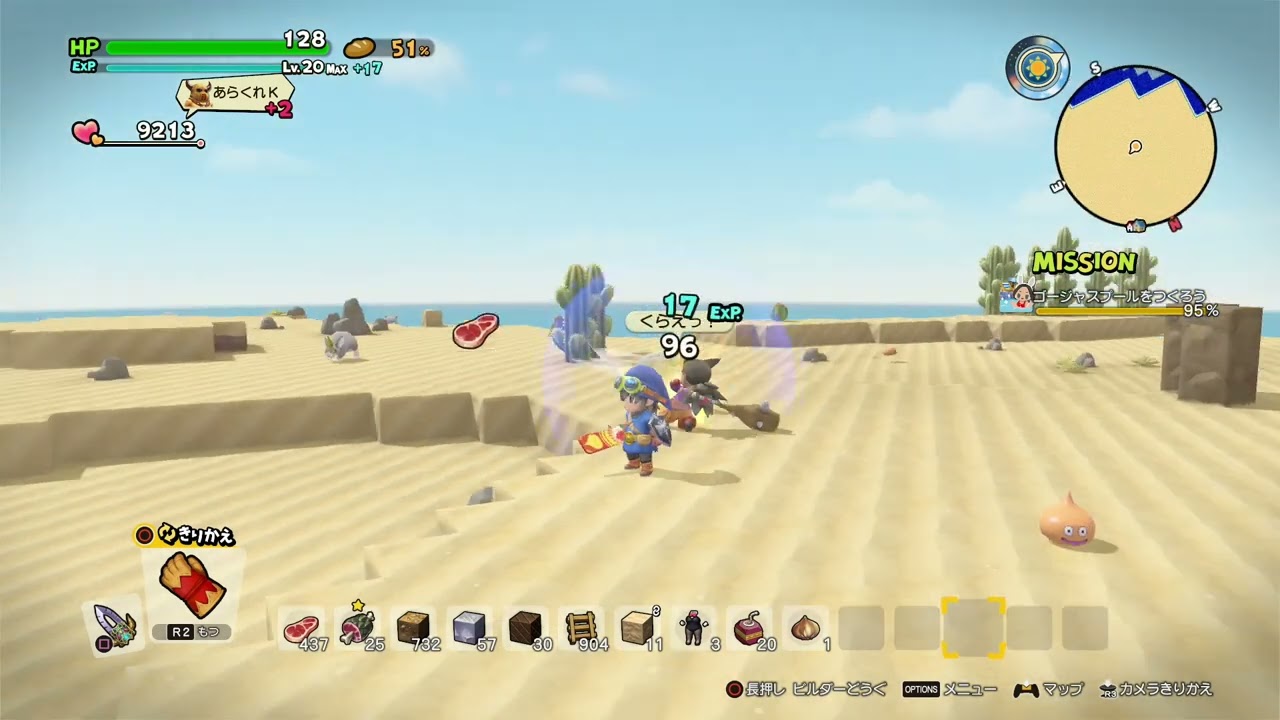Click the sun day-night clock icon
Viewport: 1280px width, 720px height.
pos(1037,68)
